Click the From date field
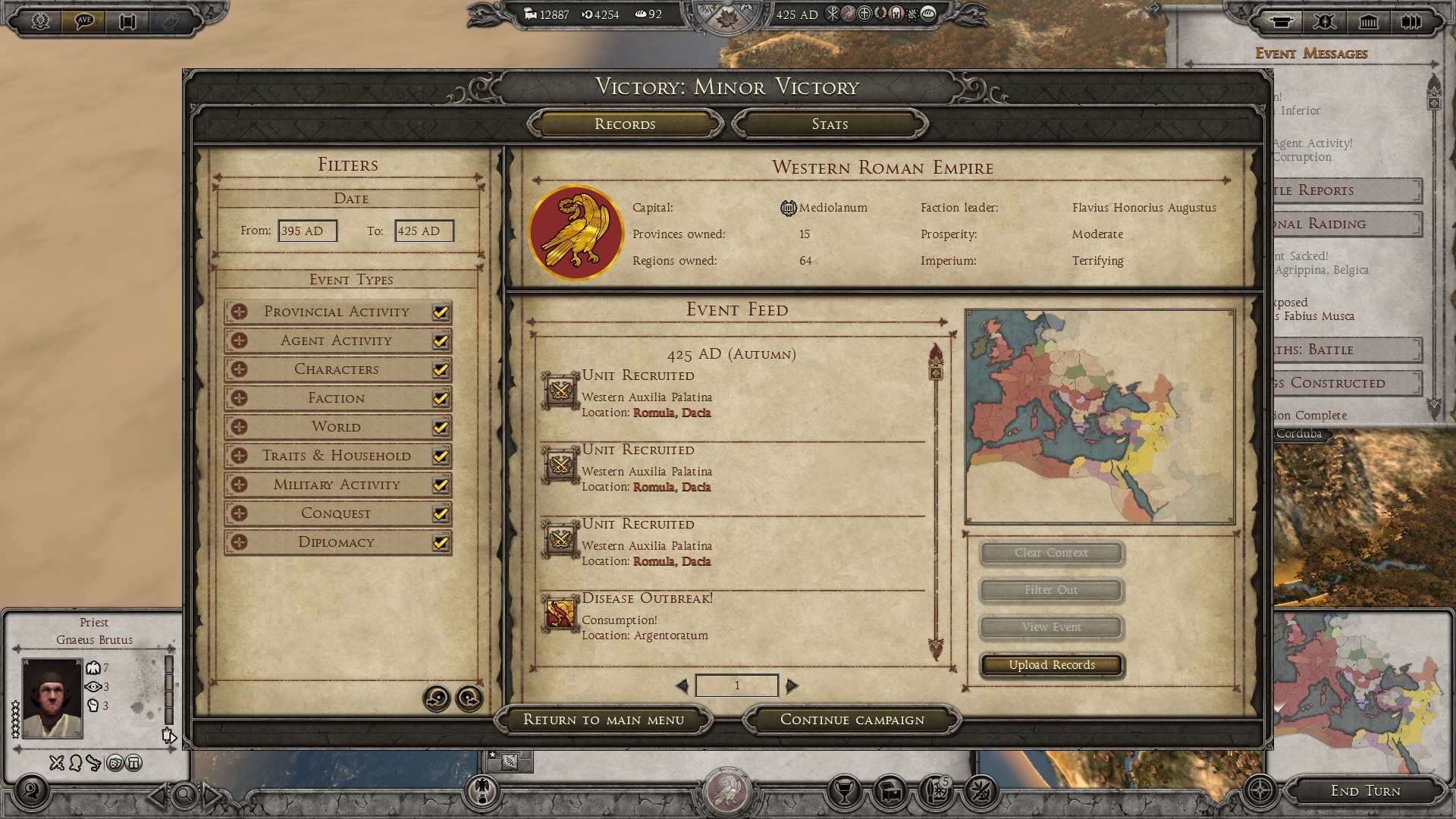The width and height of the screenshot is (1456, 819). pyautogui.click(x=307, y=231)
